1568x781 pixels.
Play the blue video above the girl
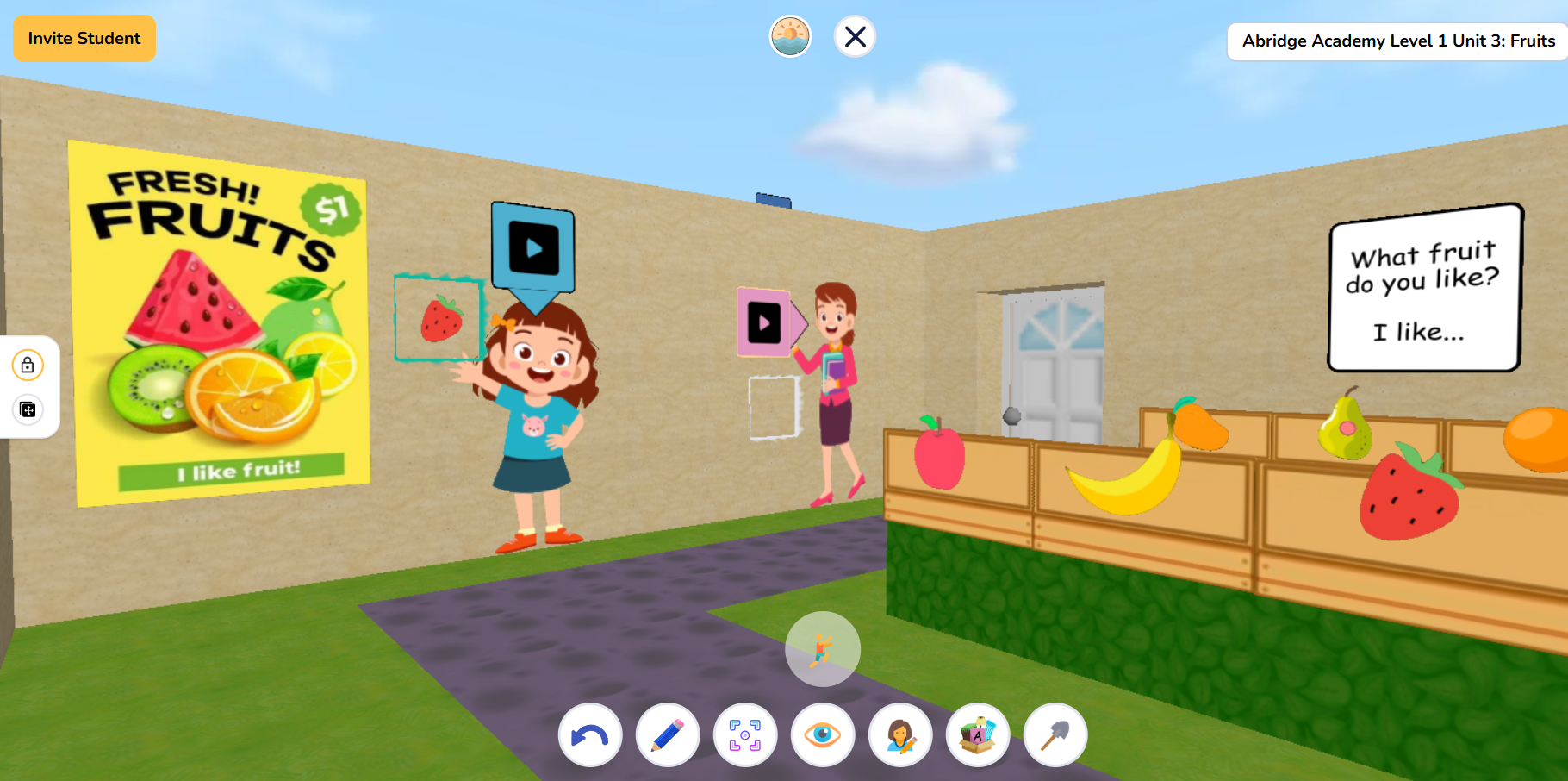tap(532, 246)
